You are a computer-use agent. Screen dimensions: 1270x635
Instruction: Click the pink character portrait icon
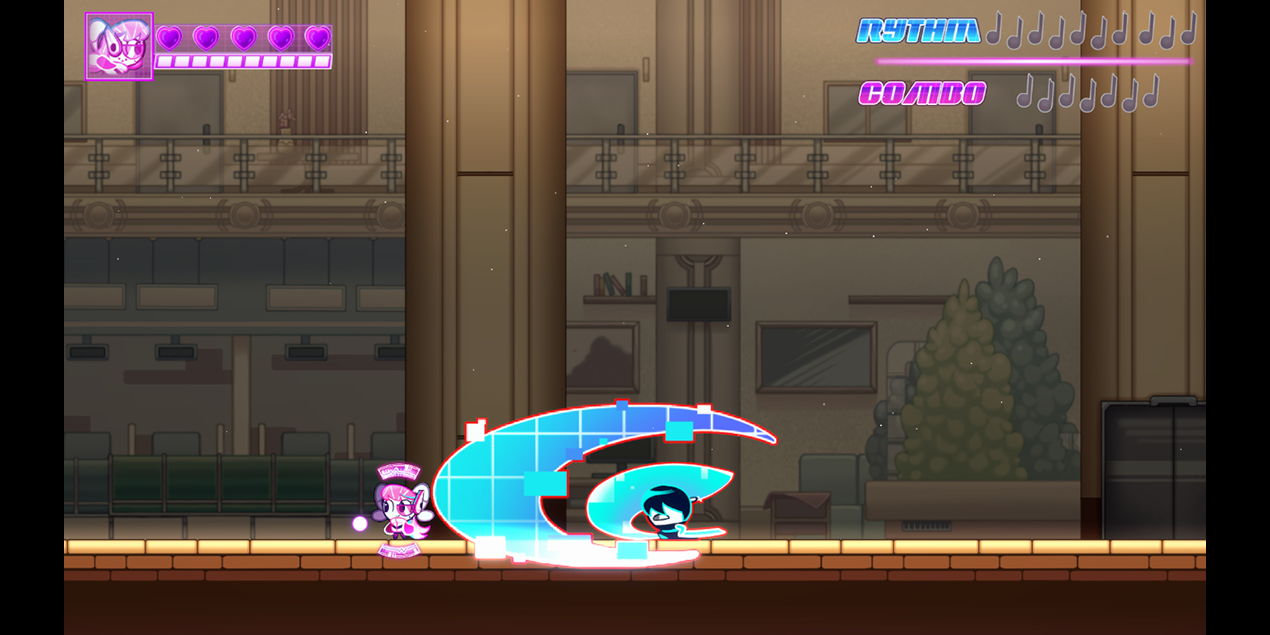119,46
